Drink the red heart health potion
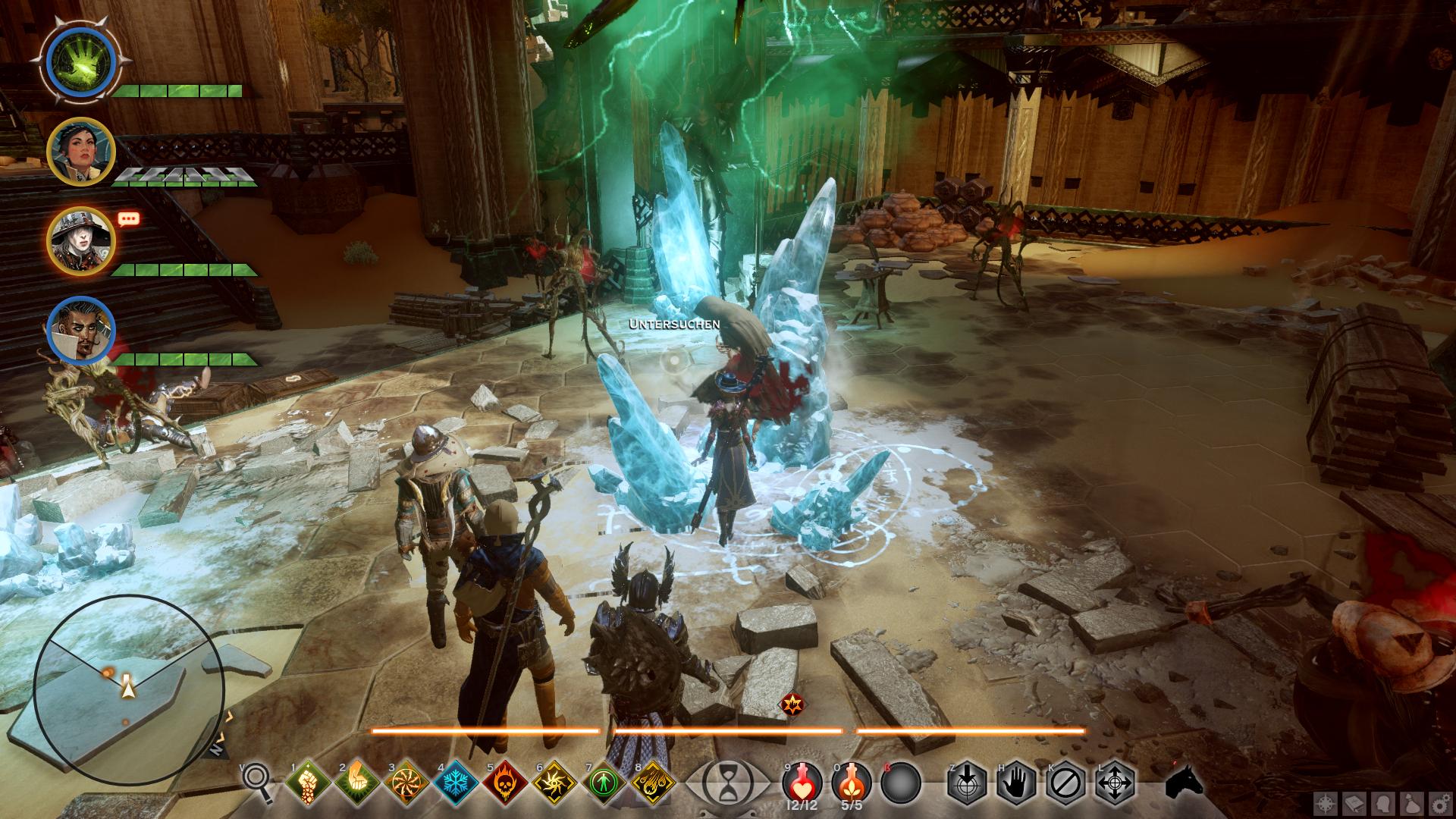This screenshot has width=1456, height=819. [802, 781]
